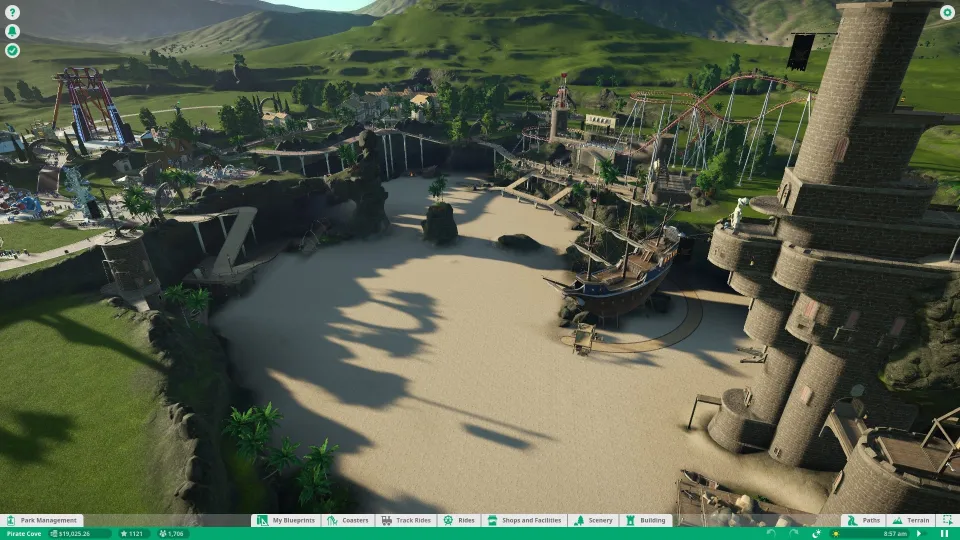
Task: Browse the Scenery category
Action: point(594,520)
